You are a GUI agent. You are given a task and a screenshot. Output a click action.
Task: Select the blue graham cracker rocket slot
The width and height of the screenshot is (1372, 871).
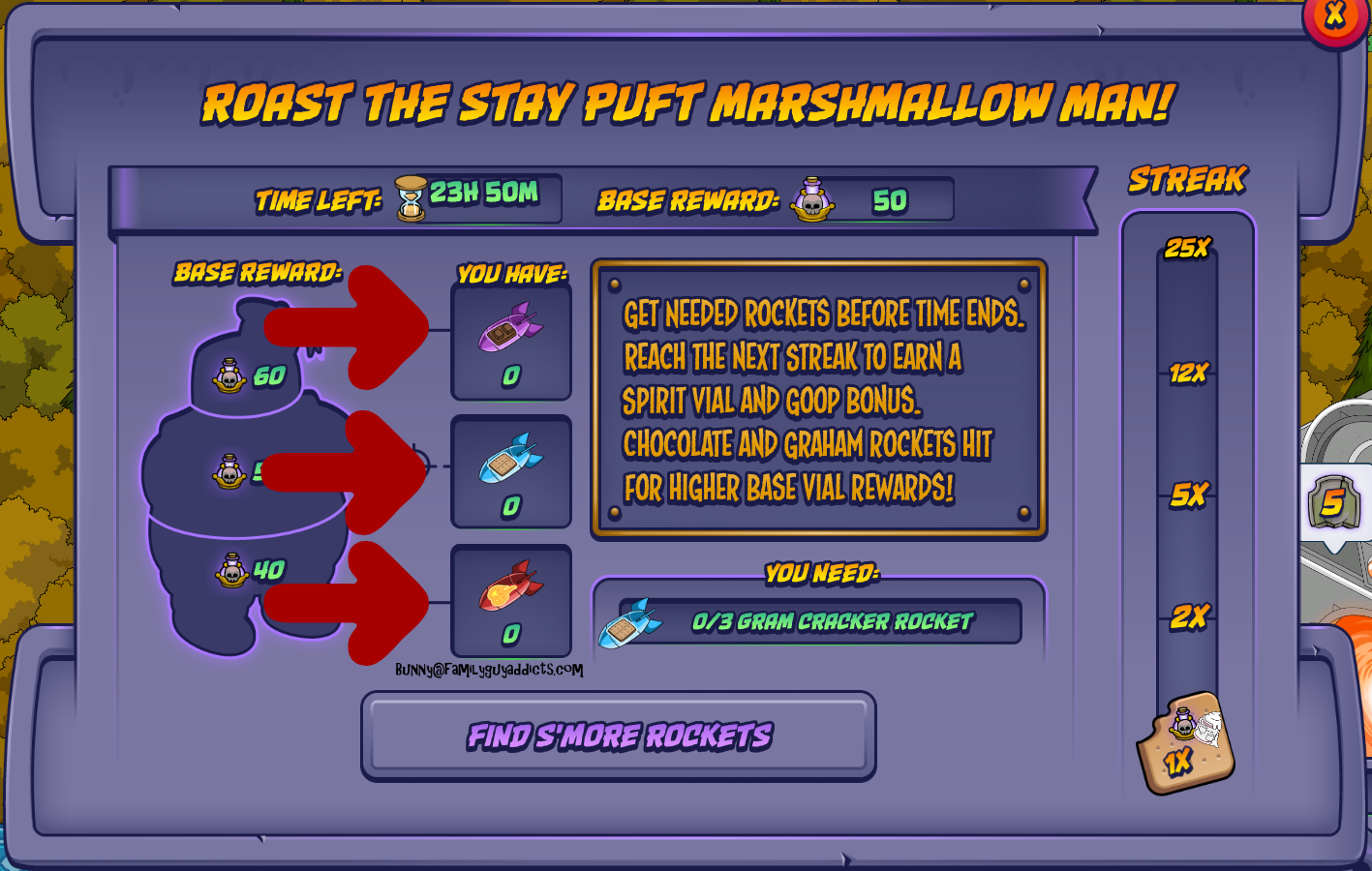[511, 472]
